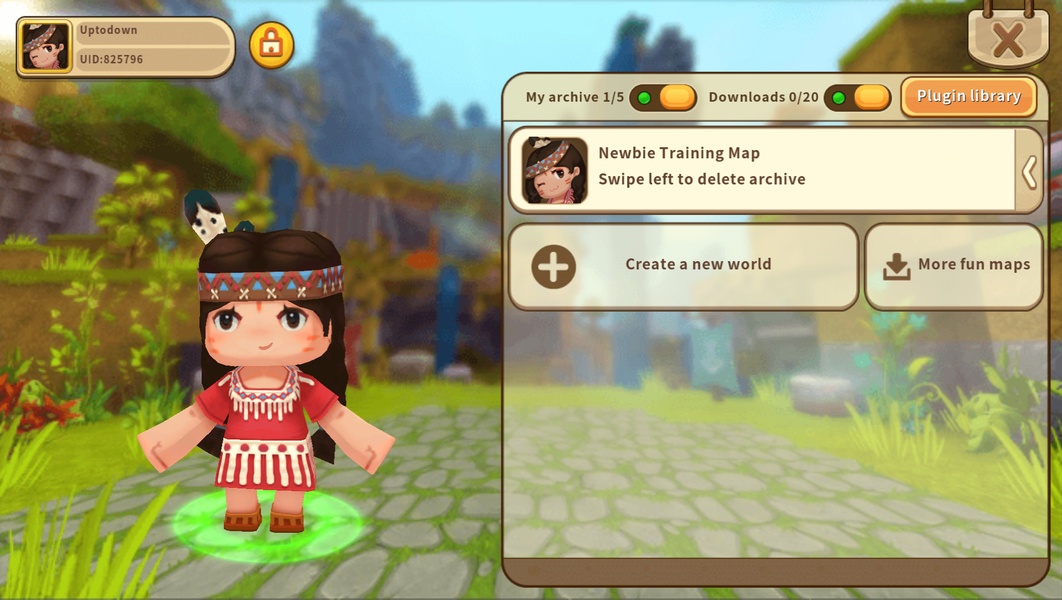Browse More fun maps
The width and height of the screenshot is (1062, 600).
click(x=957, y=266)
